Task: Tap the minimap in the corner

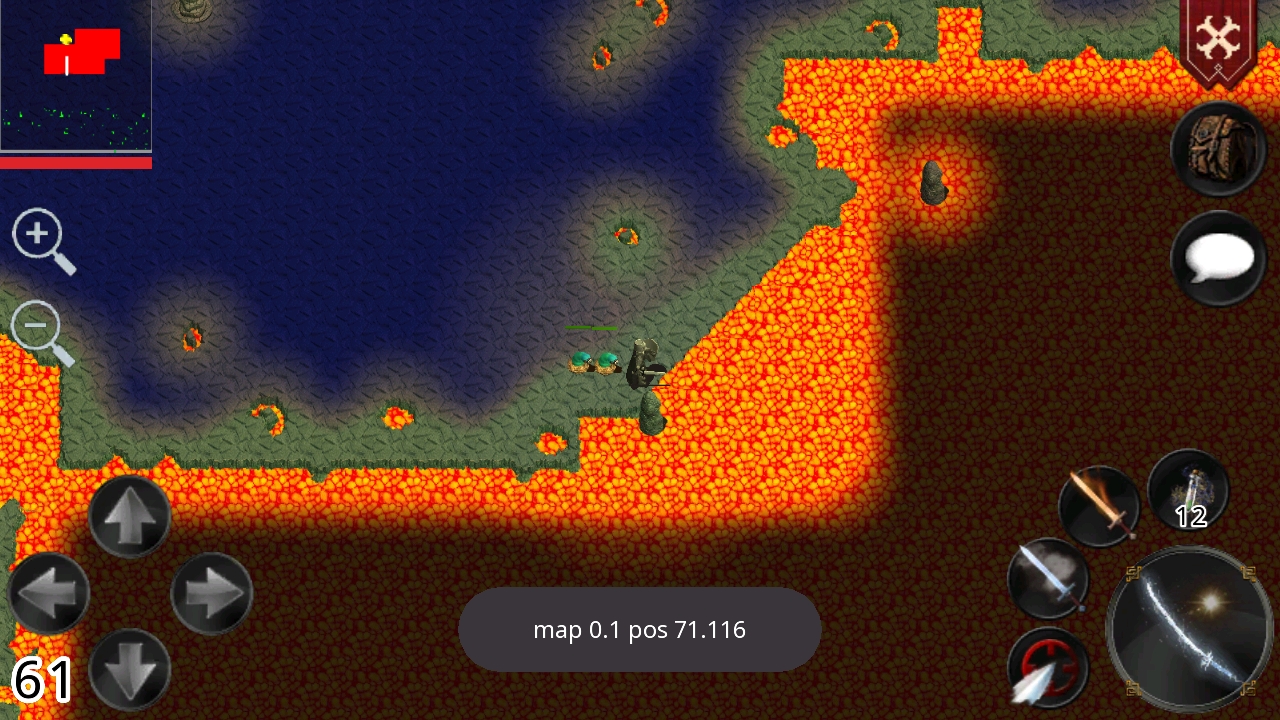Action: pyautogui.click(x=75, y=75)
